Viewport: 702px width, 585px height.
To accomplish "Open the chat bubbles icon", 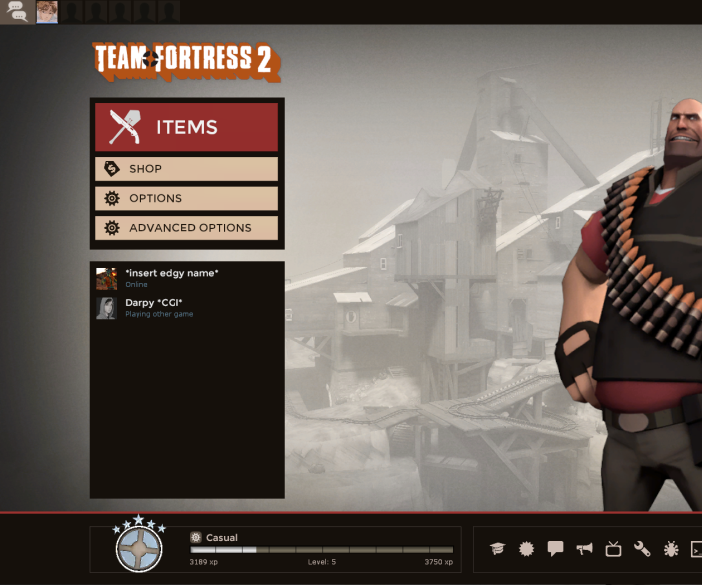I will click(17, 12).
